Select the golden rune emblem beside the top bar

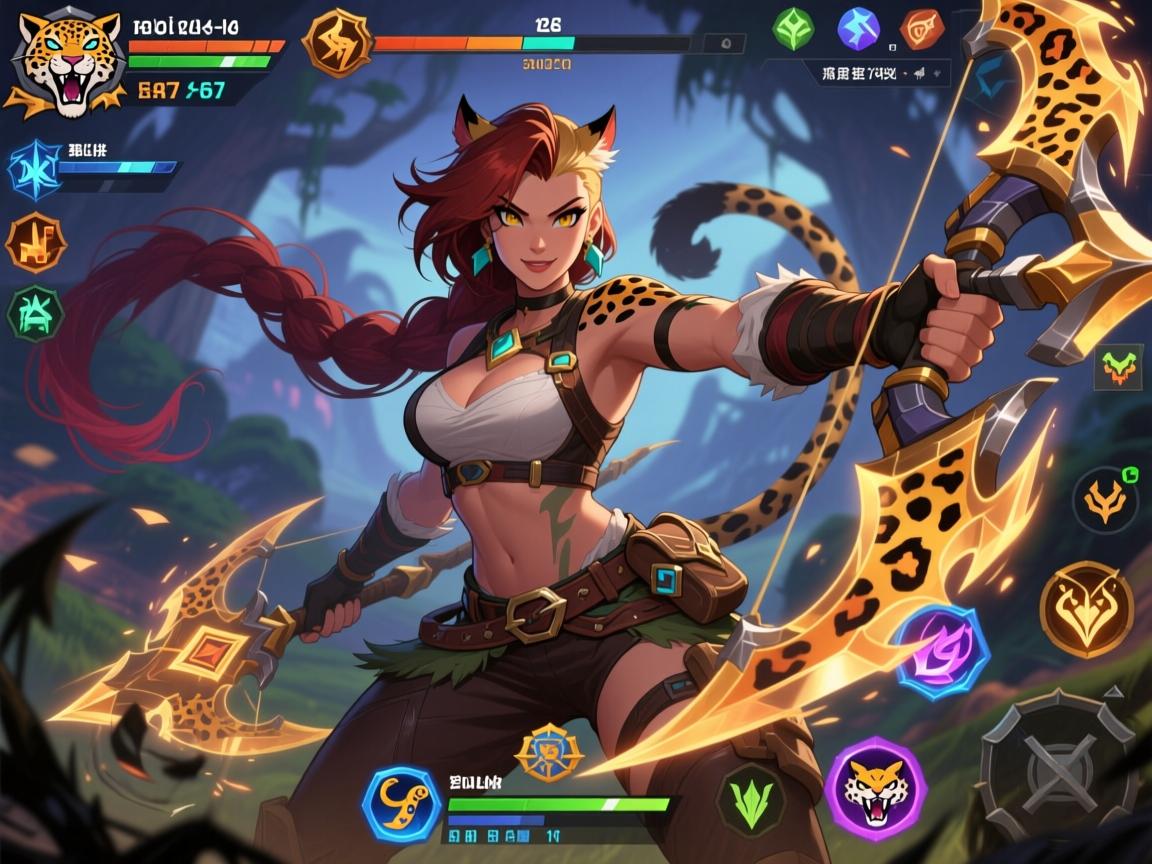click(337, 45)
